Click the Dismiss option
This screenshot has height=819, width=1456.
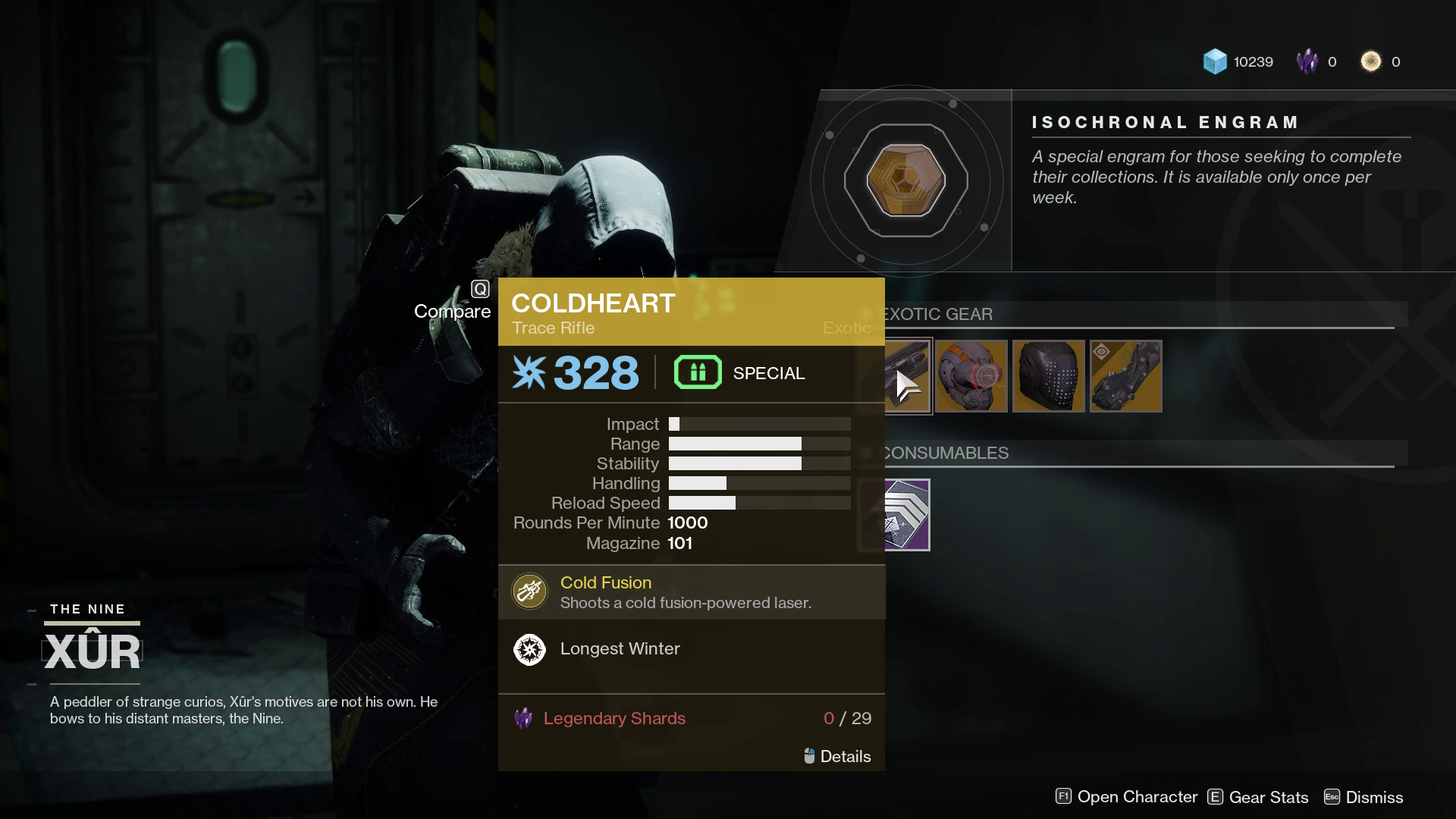click(x=1363, y=797)
